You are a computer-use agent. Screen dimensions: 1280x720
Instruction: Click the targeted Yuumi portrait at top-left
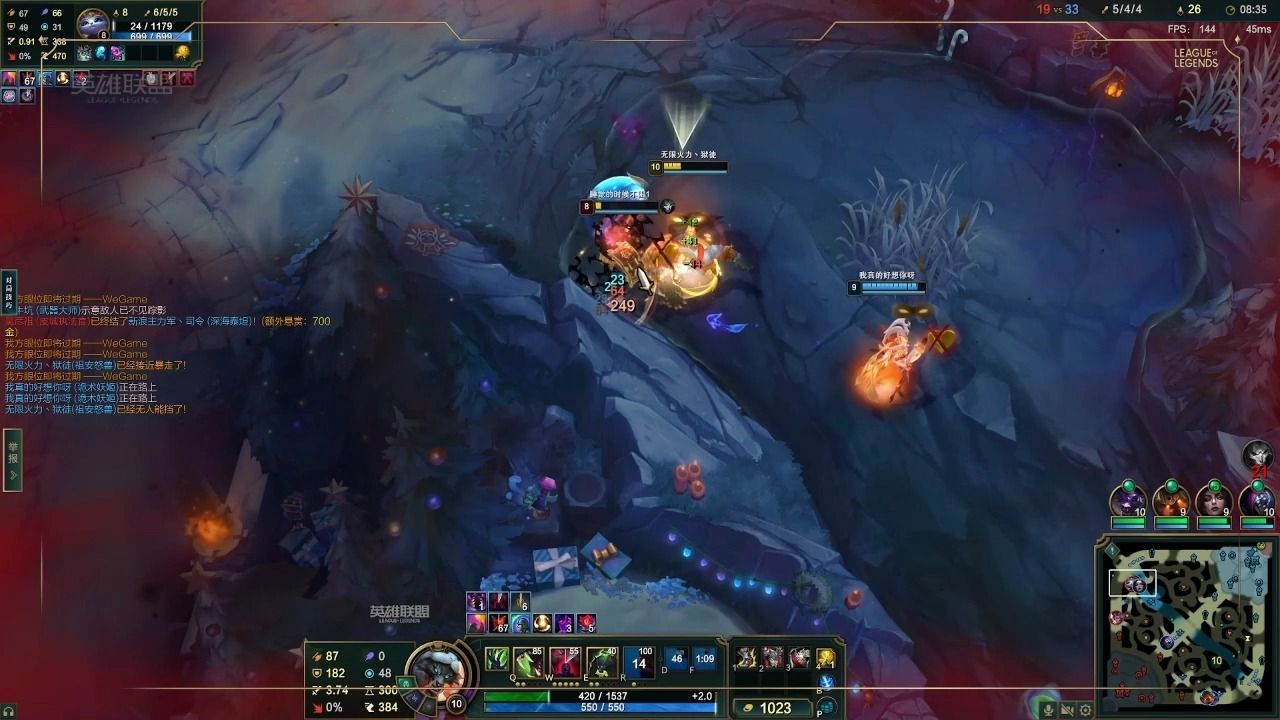(x=93, y=22)
